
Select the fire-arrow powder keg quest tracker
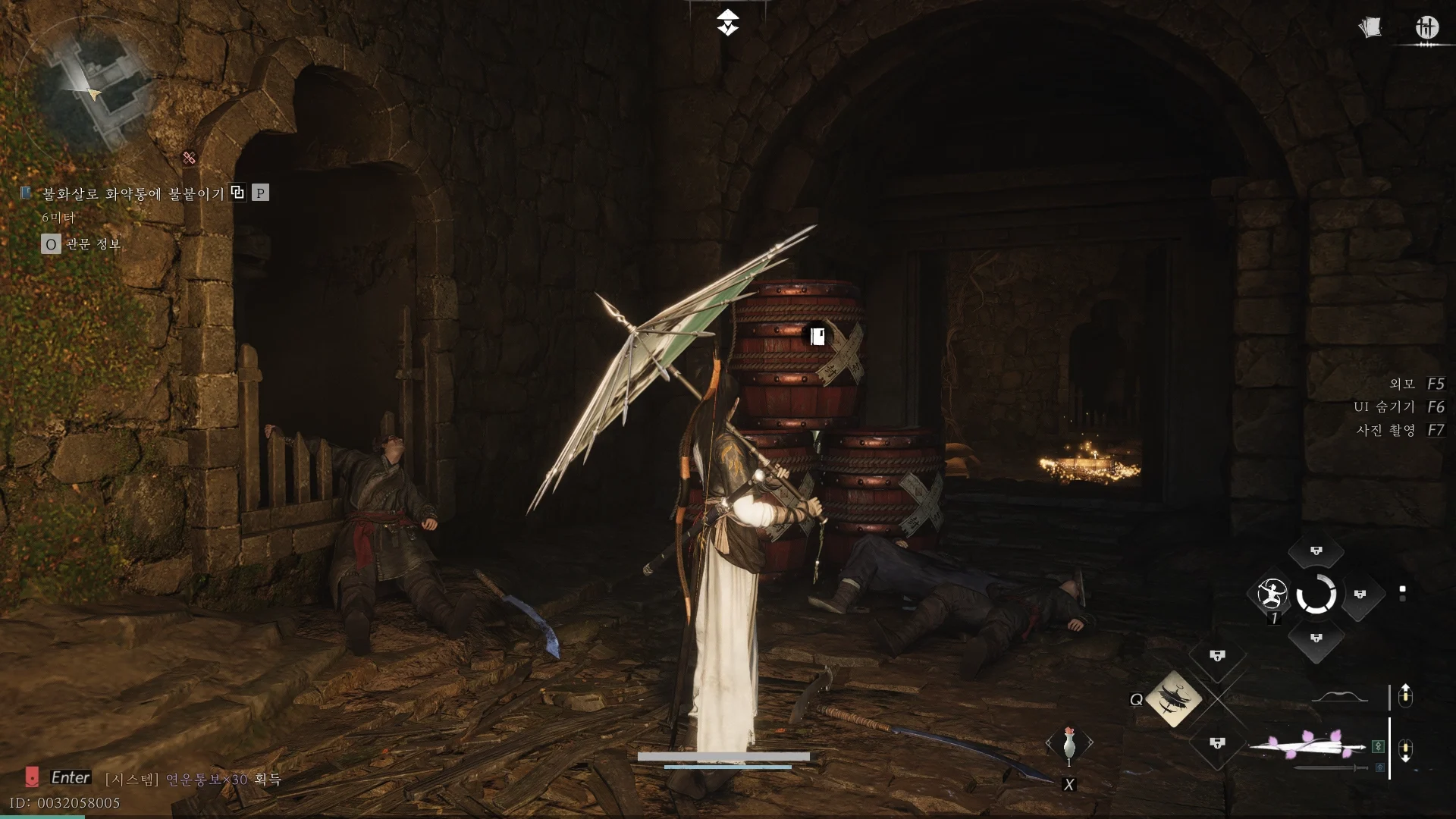click(x=133, y=194)
